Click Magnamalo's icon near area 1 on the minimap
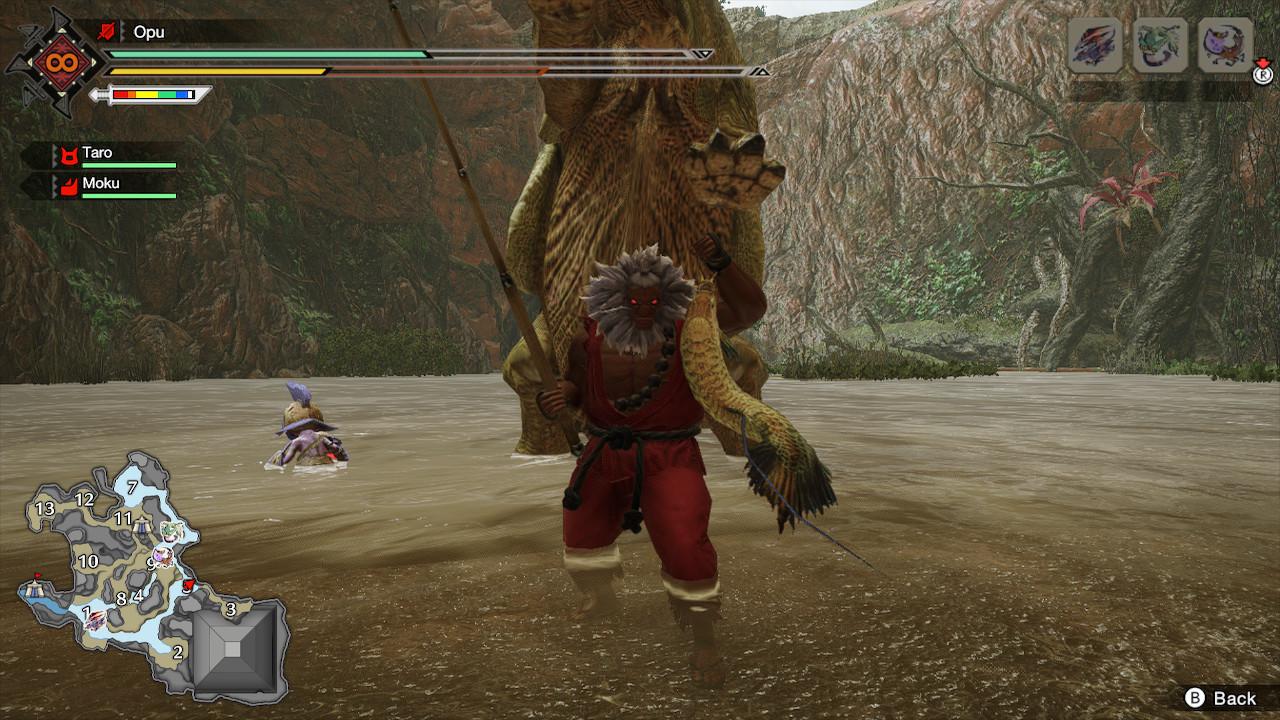This screenshot has height=720, width=1280. (95, 620)
